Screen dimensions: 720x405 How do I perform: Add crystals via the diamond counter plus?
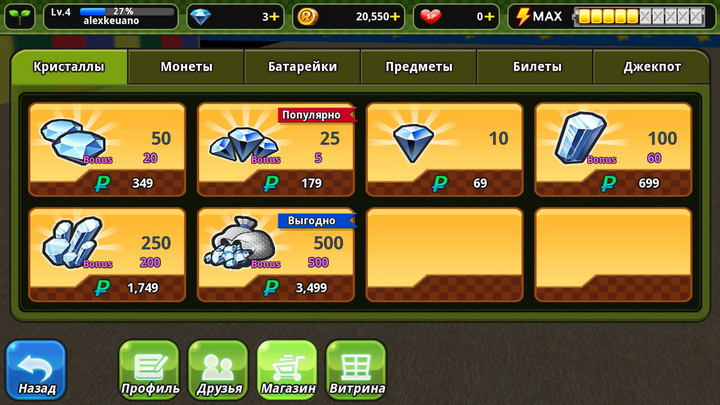pos(275,17)
